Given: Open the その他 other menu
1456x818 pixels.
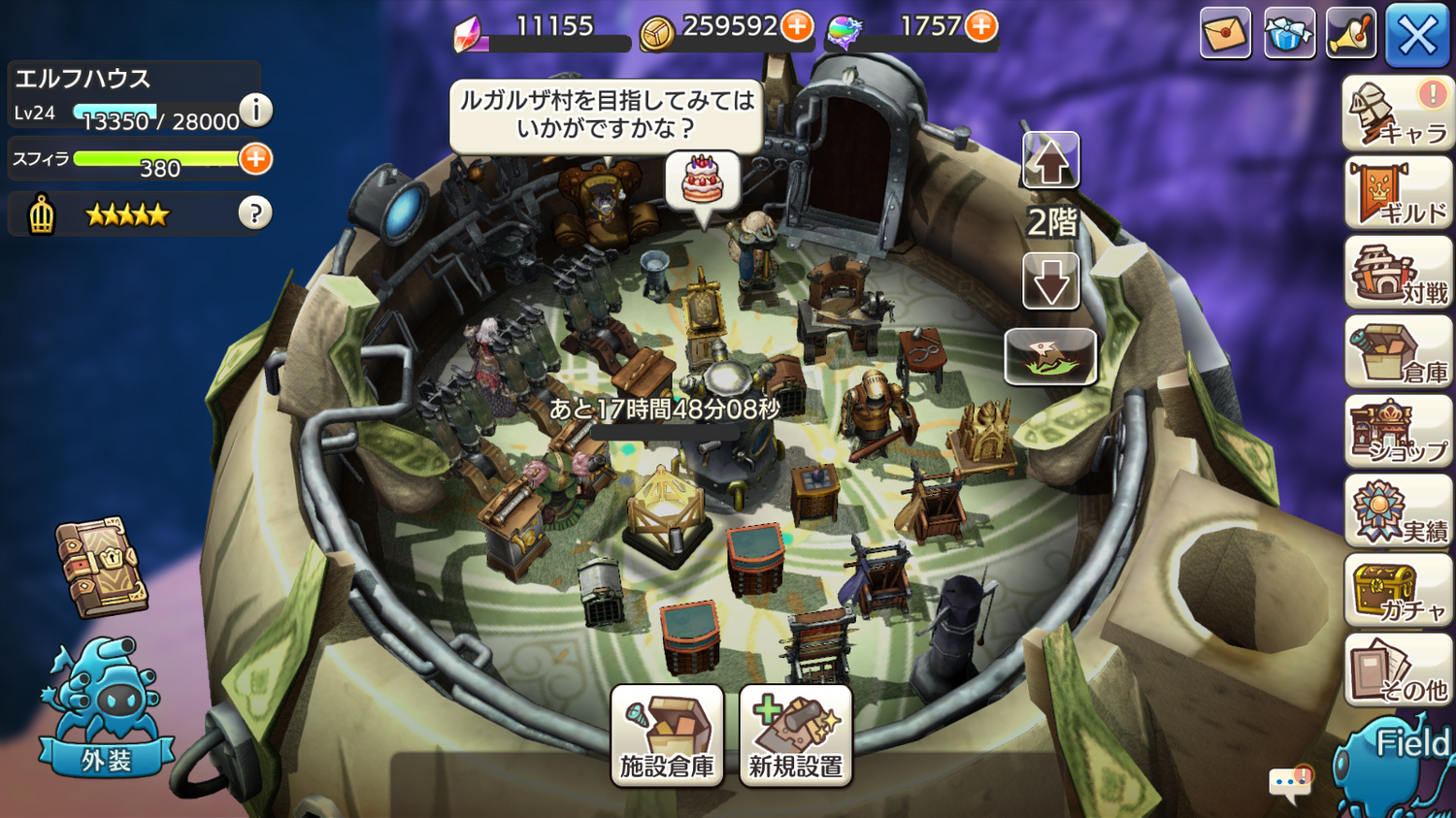Looking at the screenshot, I should (1398, 671).
